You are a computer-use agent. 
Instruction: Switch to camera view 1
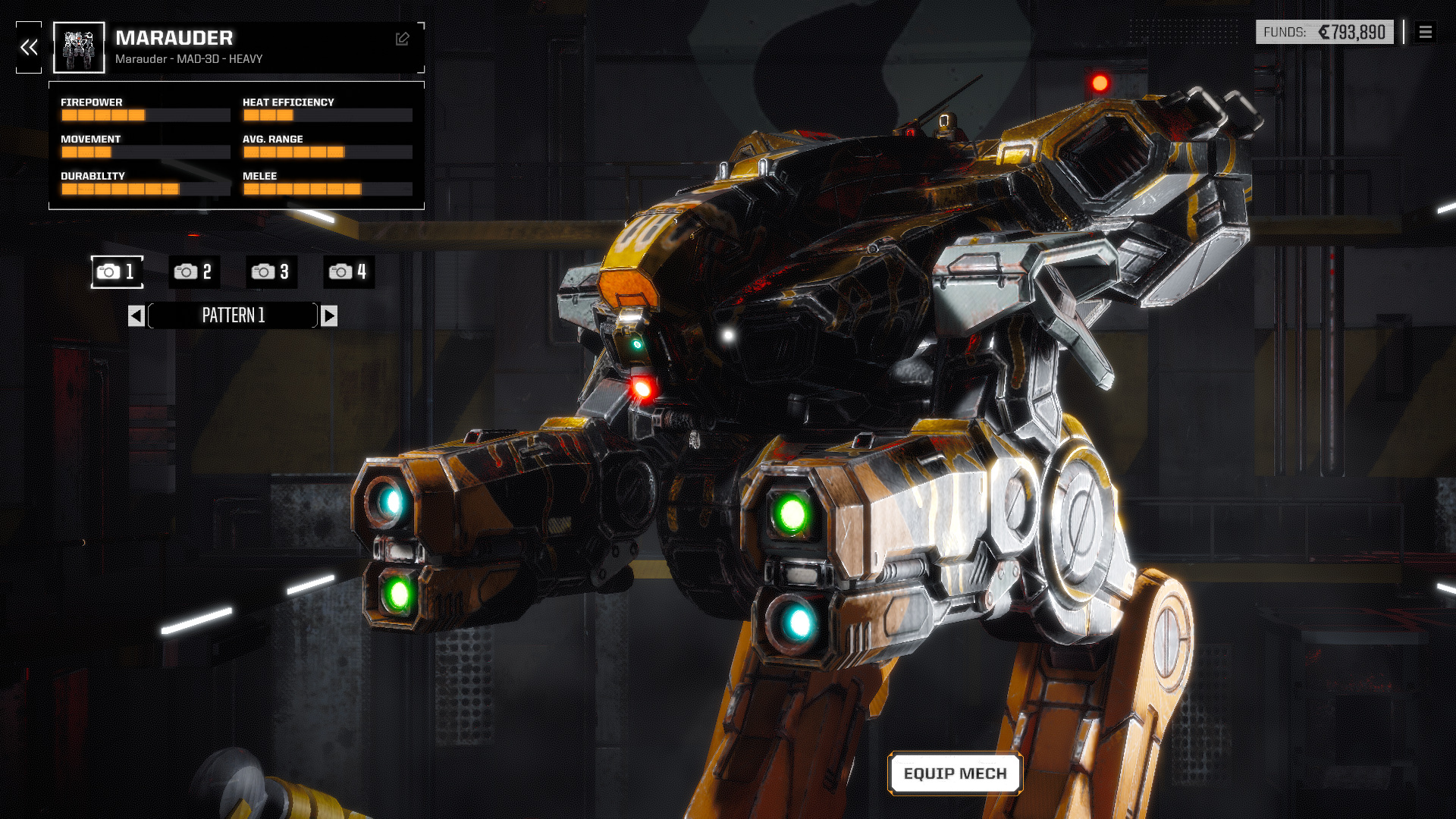point(117,271)
